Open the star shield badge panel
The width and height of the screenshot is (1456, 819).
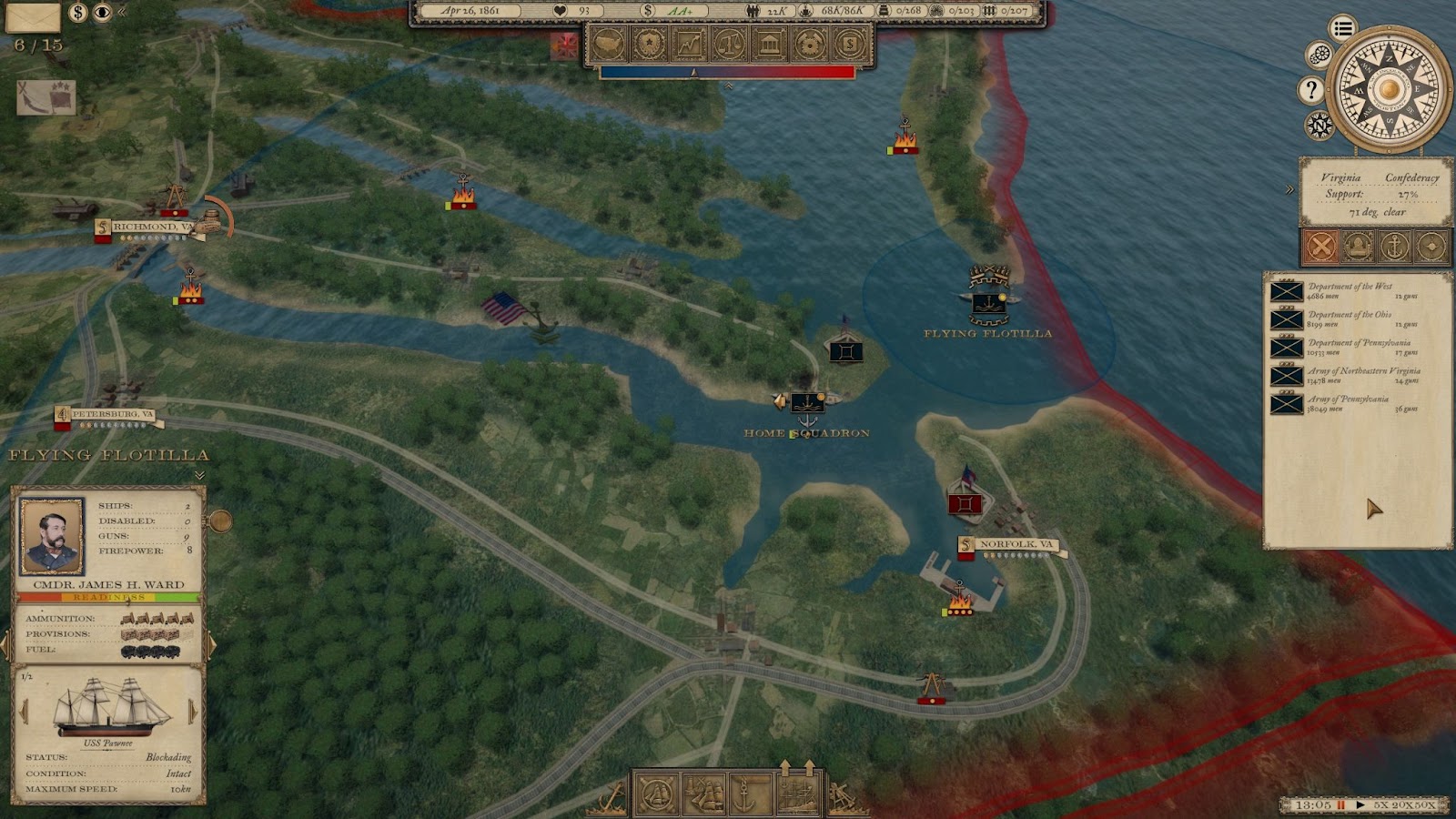click(649, 44)
